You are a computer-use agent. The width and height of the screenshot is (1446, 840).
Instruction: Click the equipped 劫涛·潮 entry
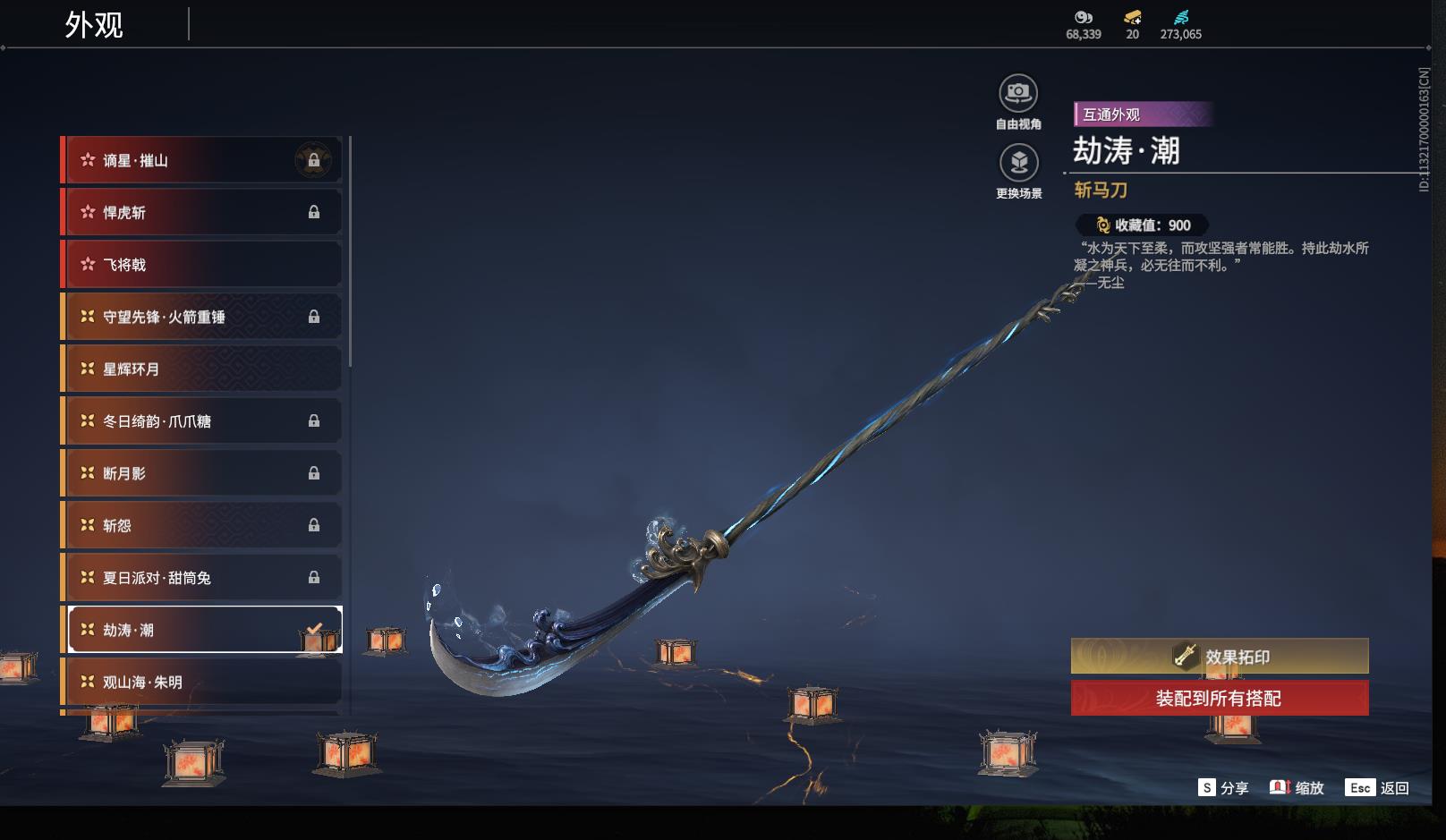pos(201,630)
